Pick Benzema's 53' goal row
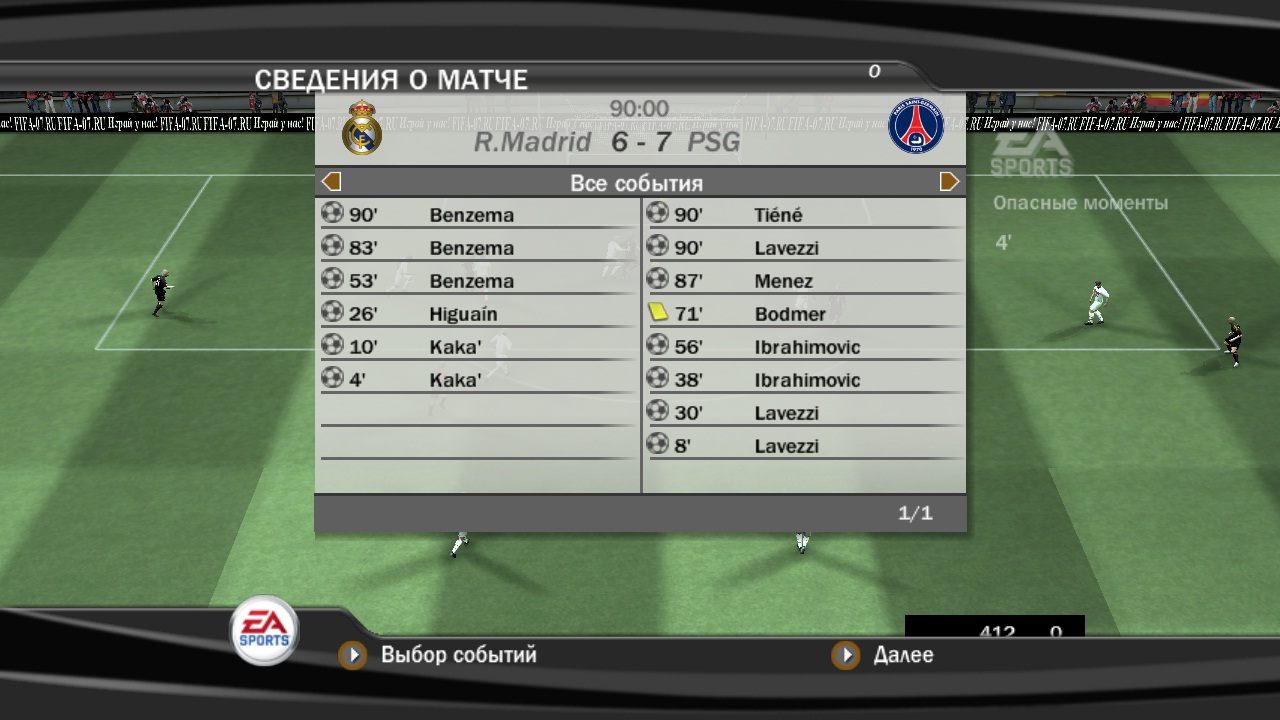This screenshot has height=720, width=1280. 478,281
